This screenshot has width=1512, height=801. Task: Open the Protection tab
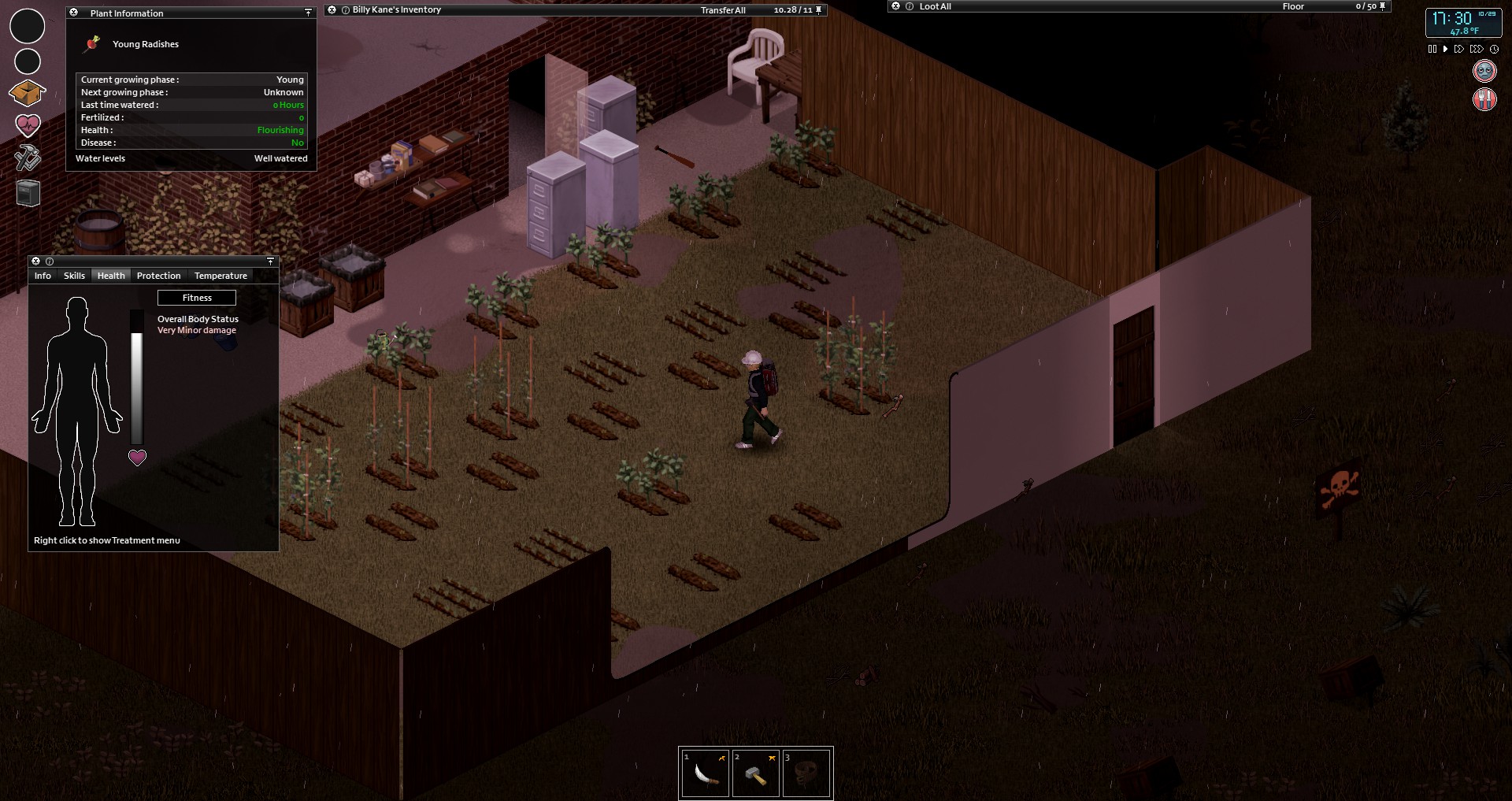coord(158,276)
